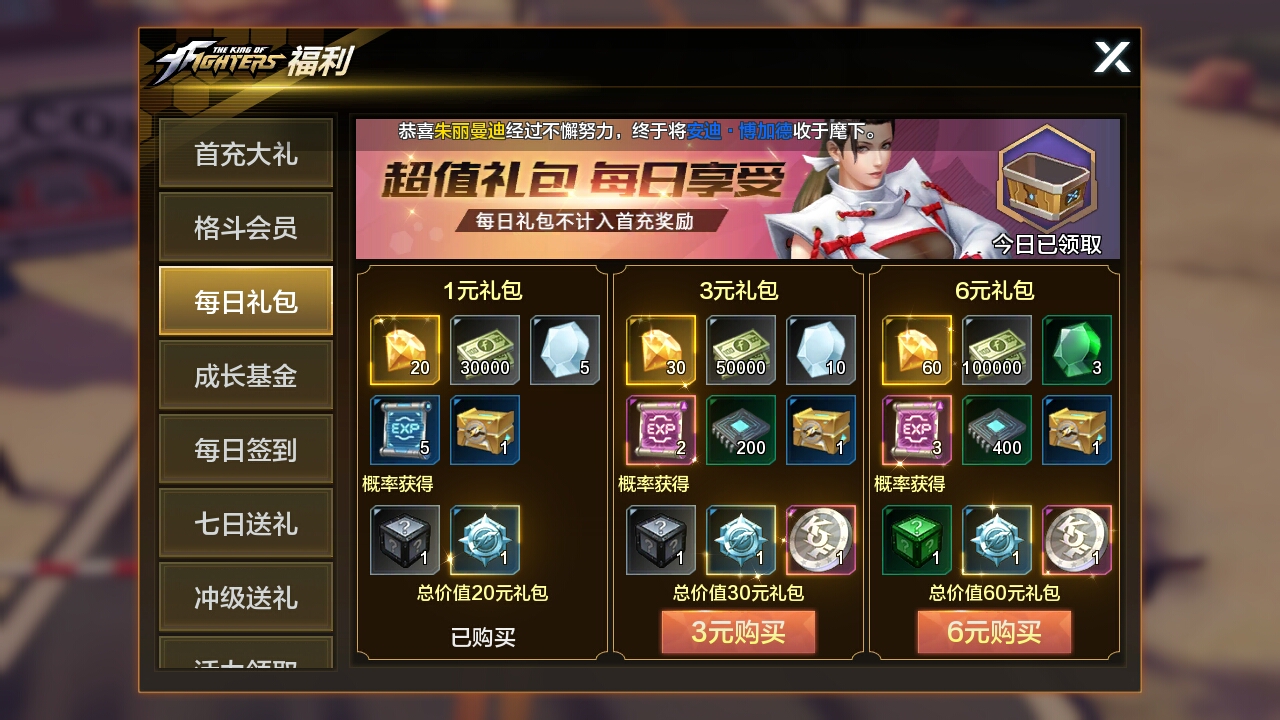The width and height of the screenshot is (1280, 720).
Task: Click the EXP scroll icon in 3元礼包
Action: pyautogui.click(x=661, y=432)
